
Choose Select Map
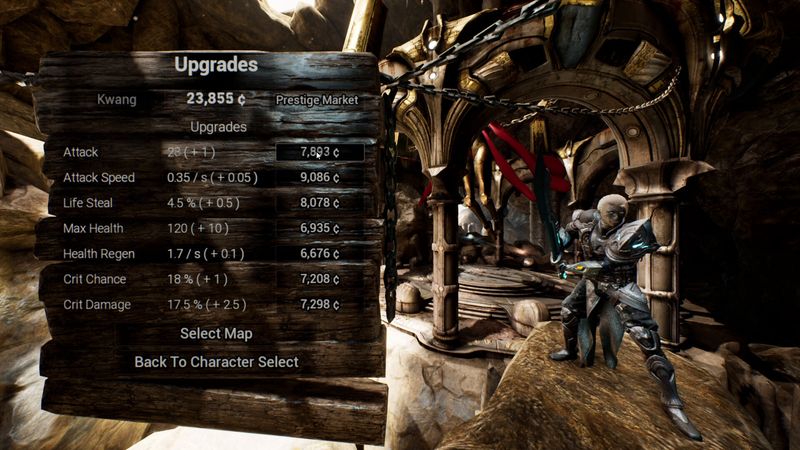point(216,333)
